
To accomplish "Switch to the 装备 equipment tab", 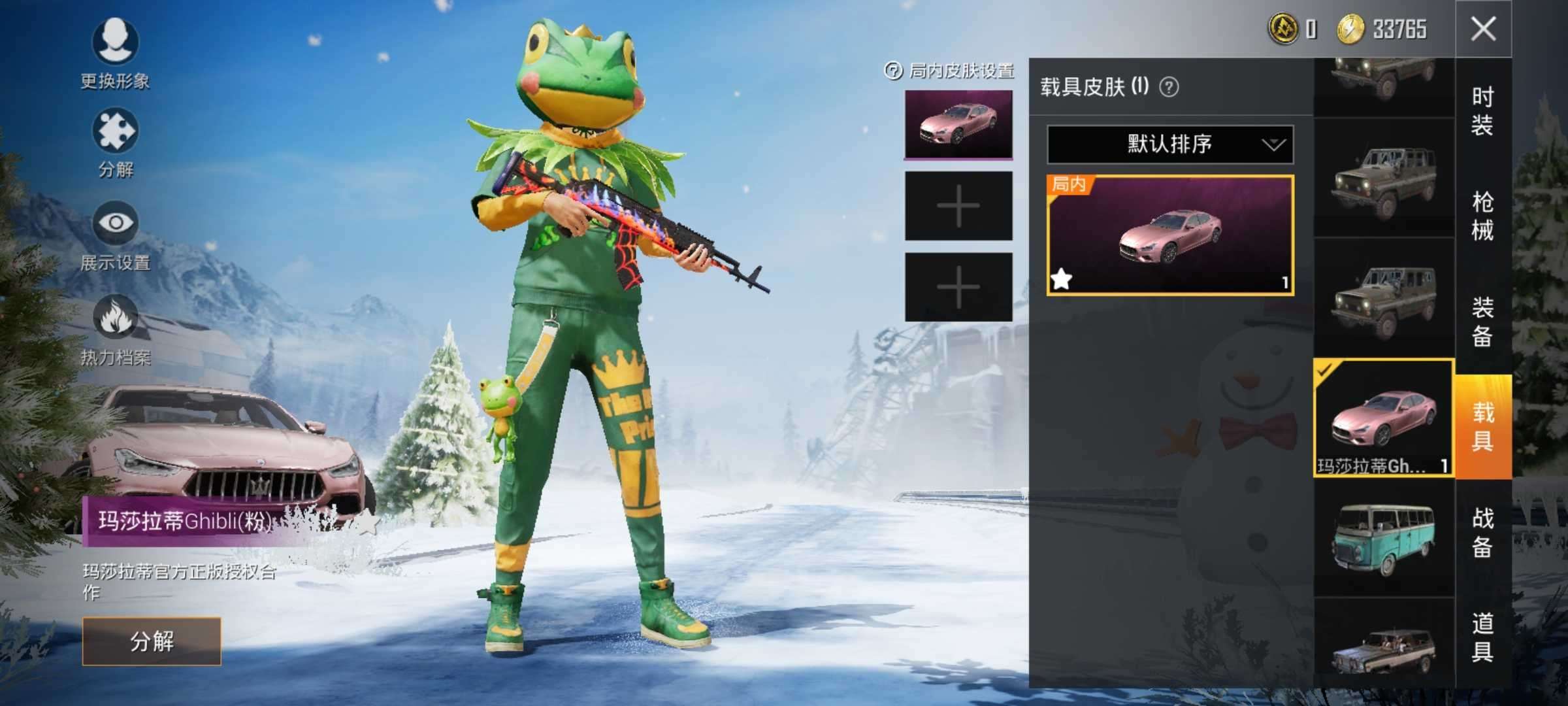I will pos(1482,322).
